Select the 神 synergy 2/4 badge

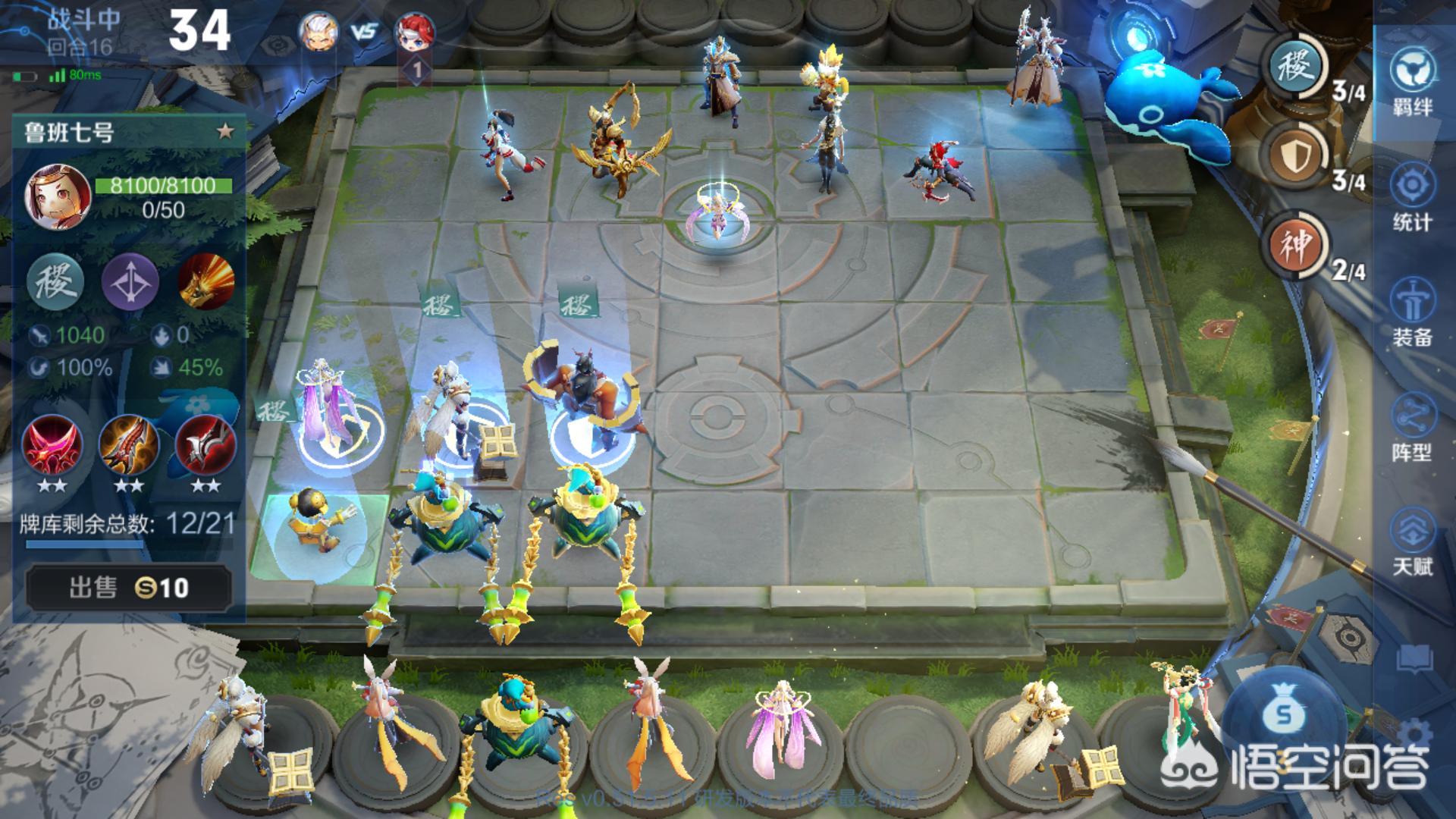coord(1297,246)
